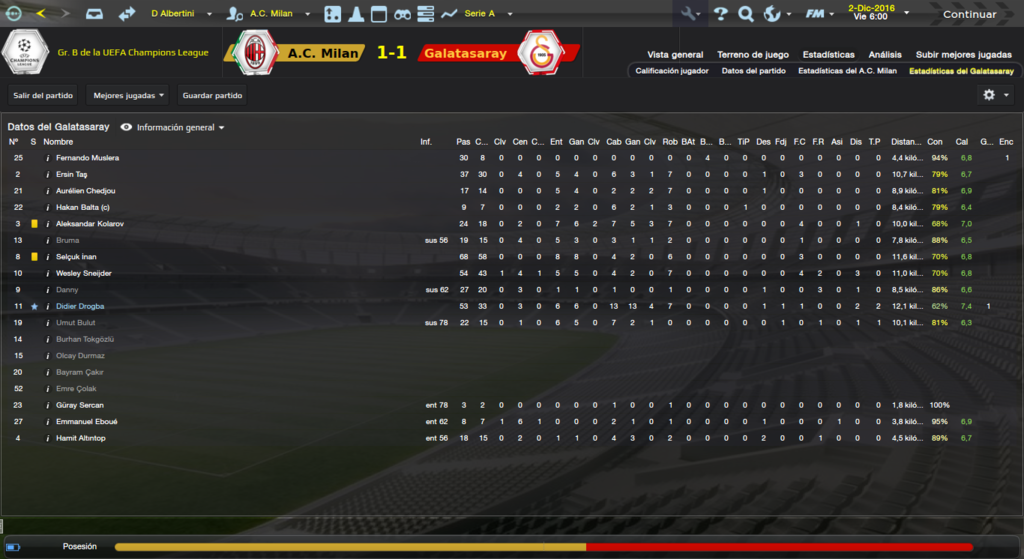Click on goalkeeper Fernando Muslera's name
This screenshot has height=559, width=1024.
point(87,158)
